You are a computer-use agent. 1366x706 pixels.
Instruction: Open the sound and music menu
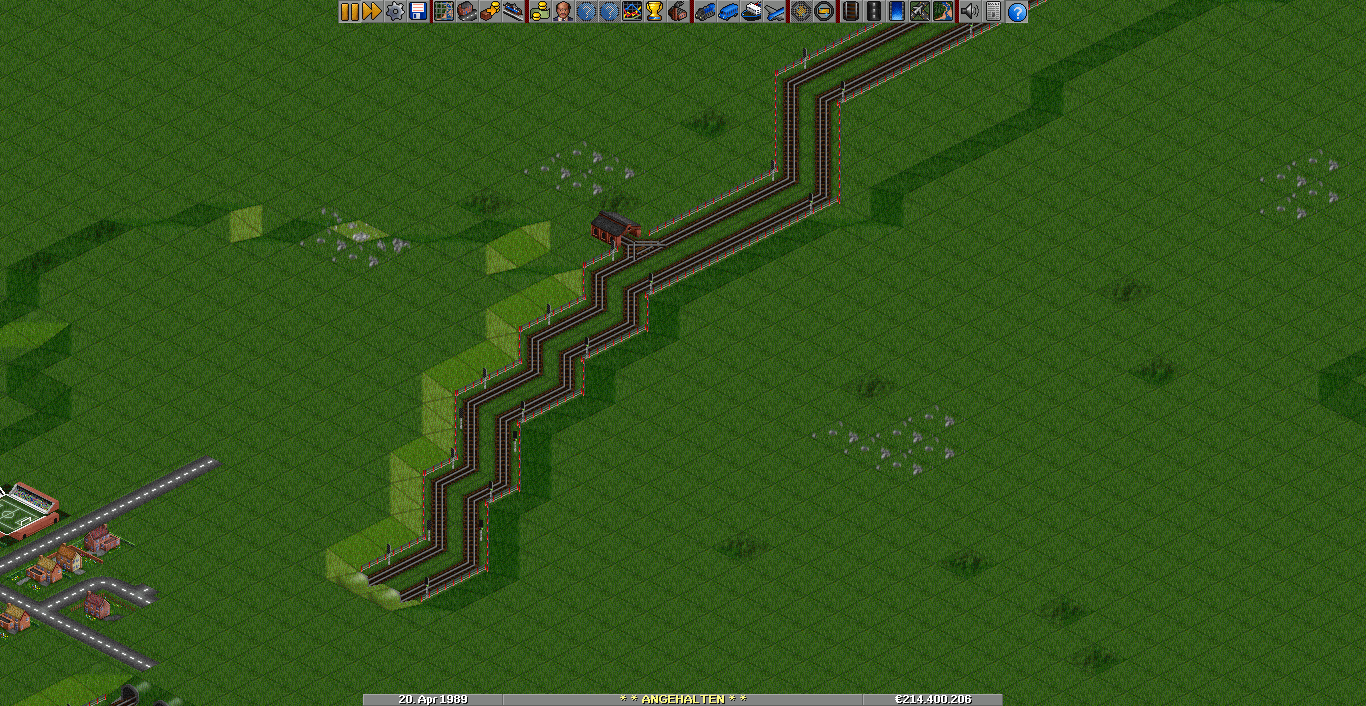tap(969, 11)
